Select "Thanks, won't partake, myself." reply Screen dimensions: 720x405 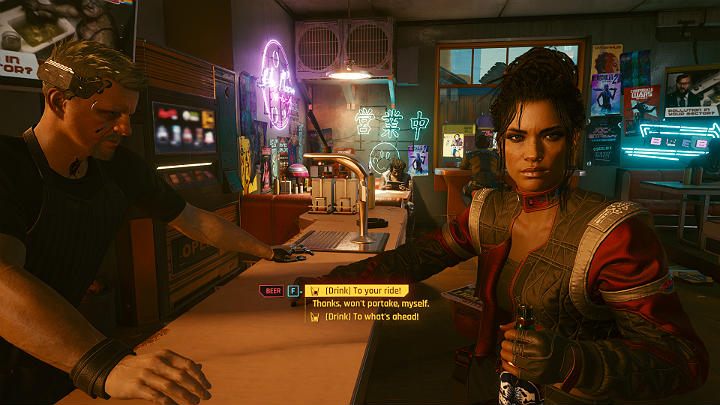(372, 303)
